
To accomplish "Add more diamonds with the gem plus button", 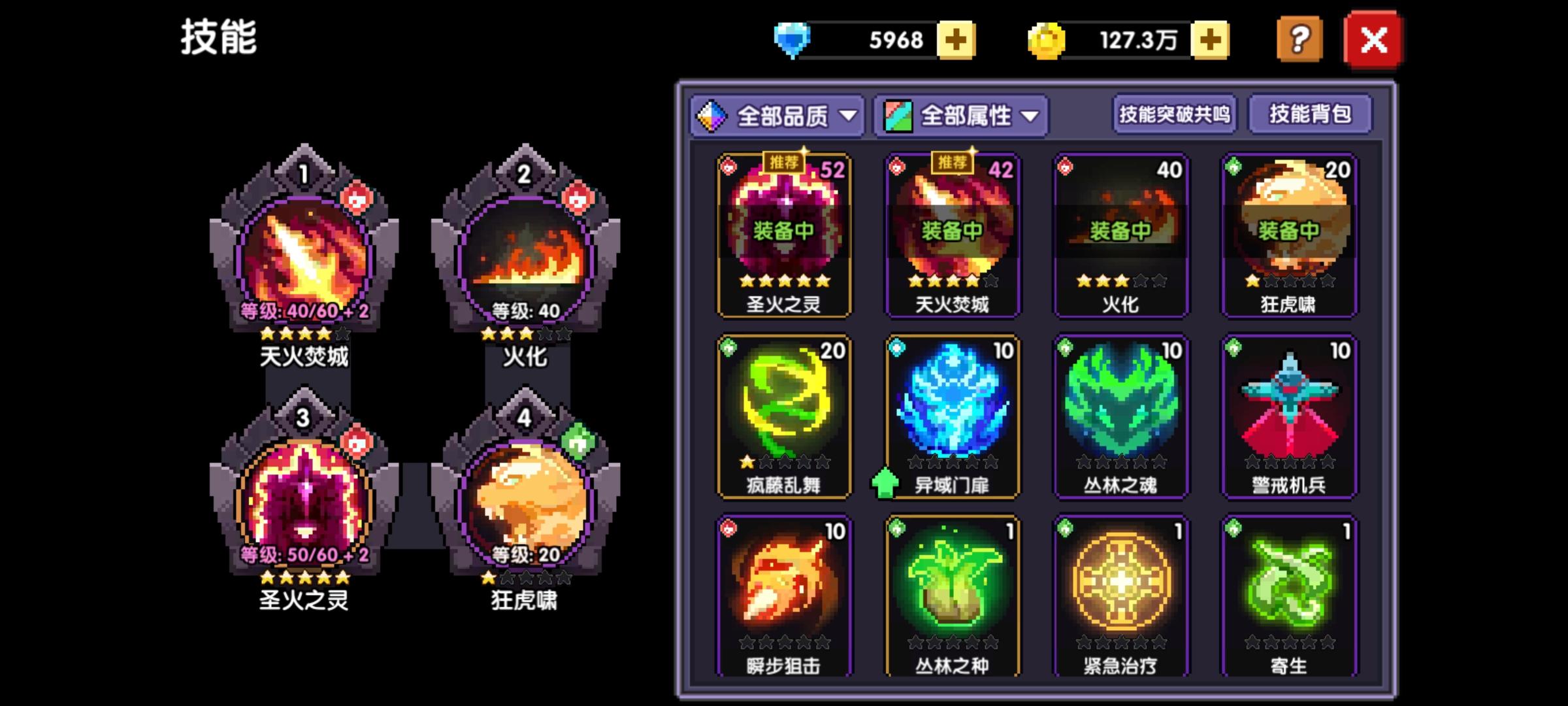I will point(956,41).
